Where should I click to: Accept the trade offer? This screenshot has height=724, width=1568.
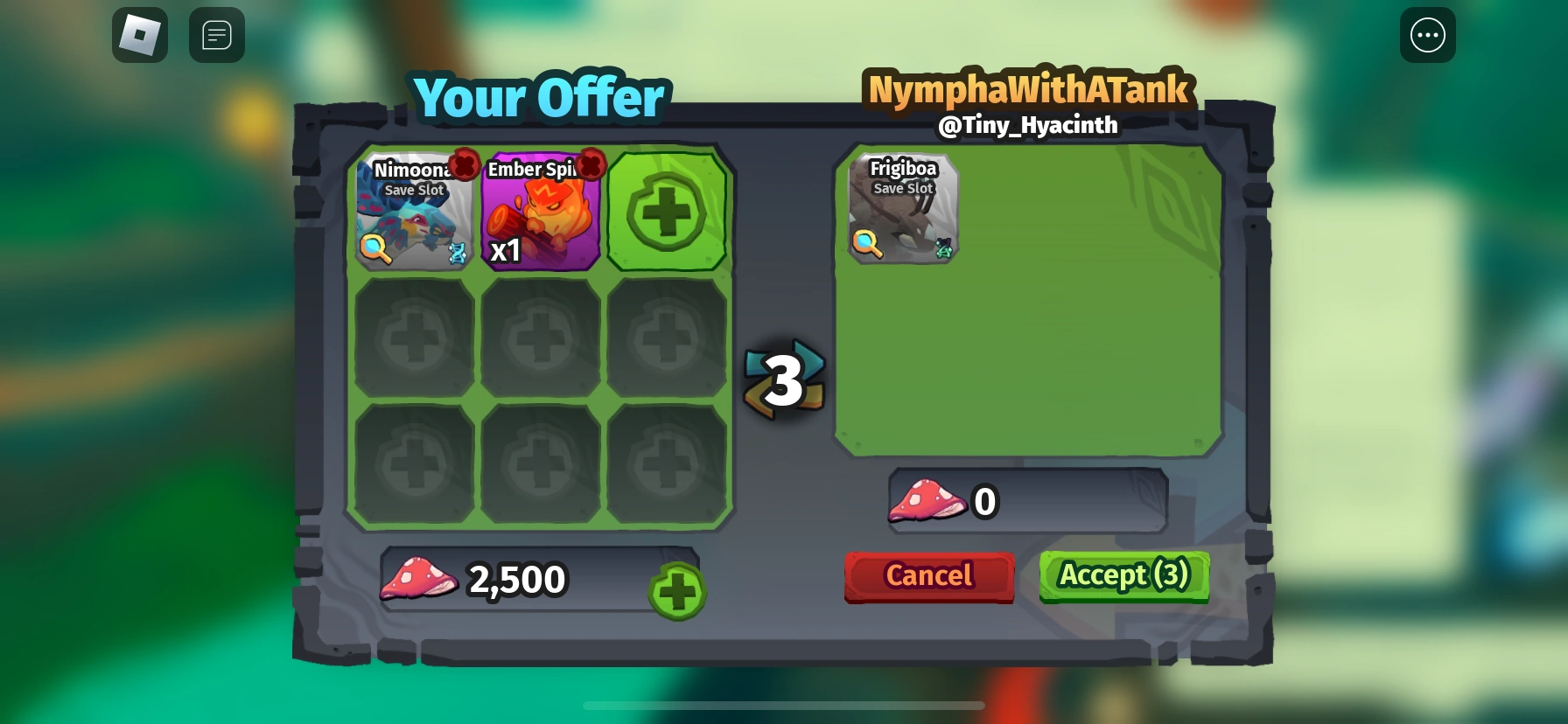pos(1124,576)
